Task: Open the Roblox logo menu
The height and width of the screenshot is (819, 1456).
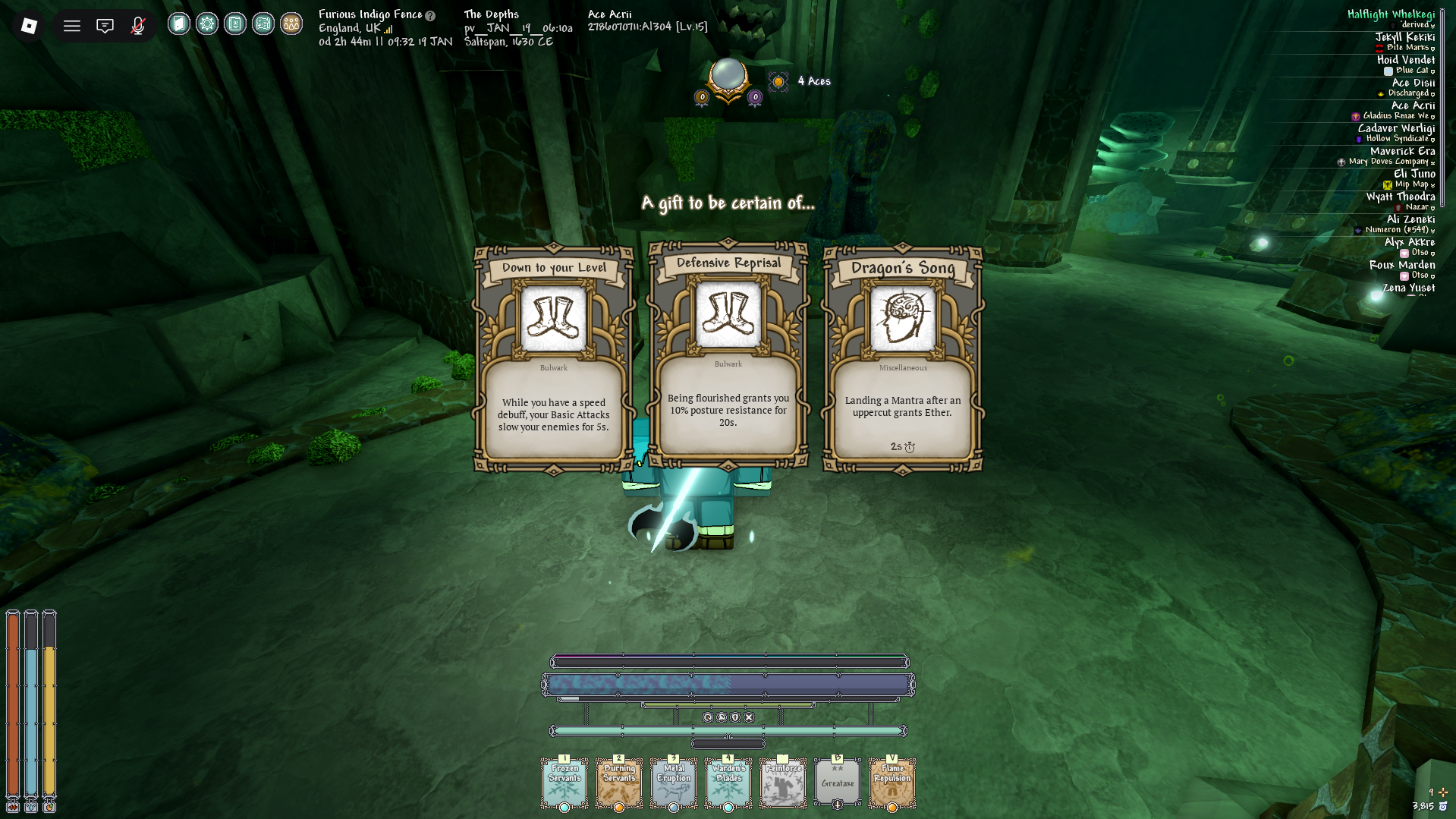Action: coord(29,26)
